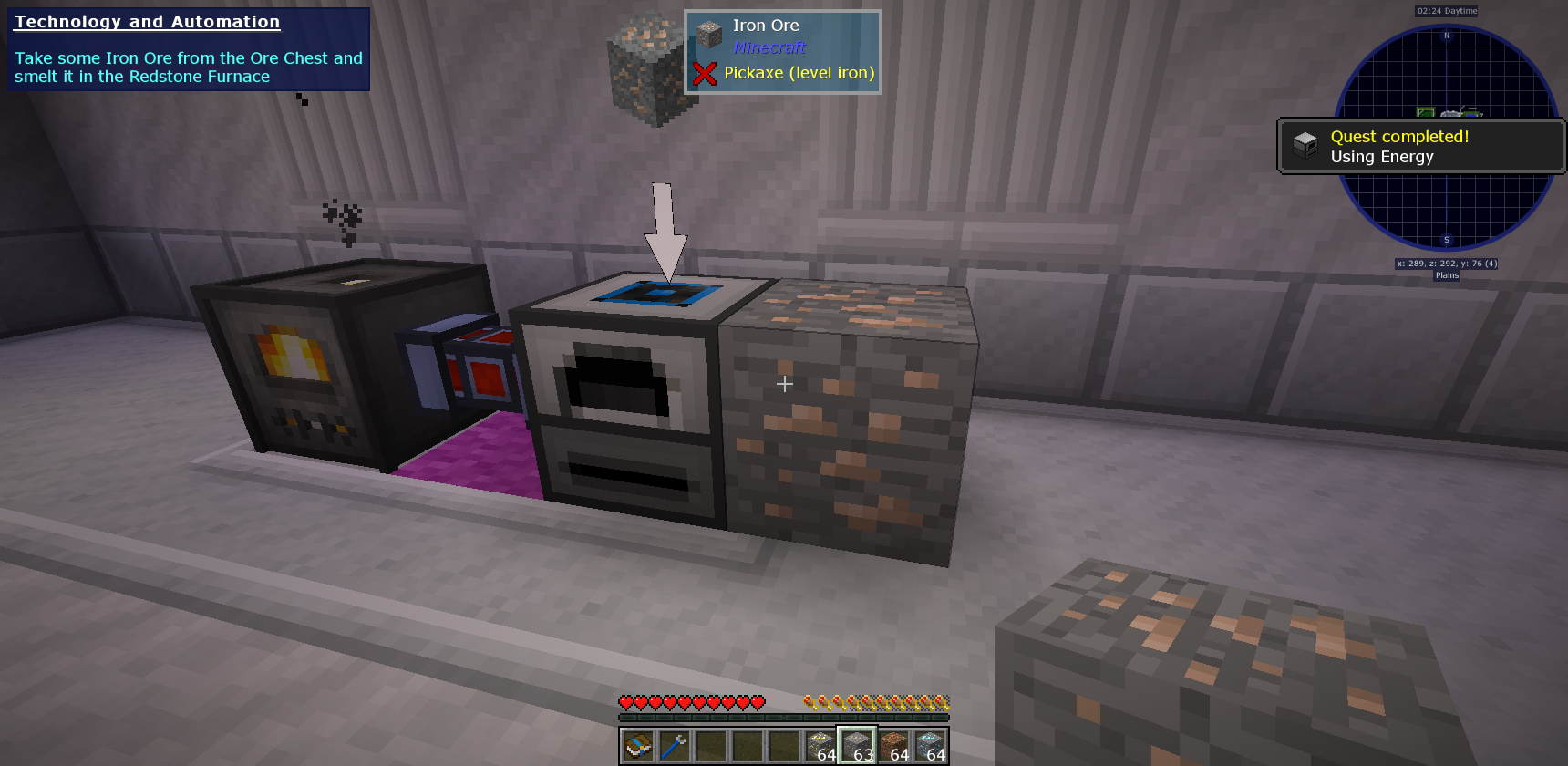
Task: Select the diamond ore hotbar slot
Action: coord(930,747)
